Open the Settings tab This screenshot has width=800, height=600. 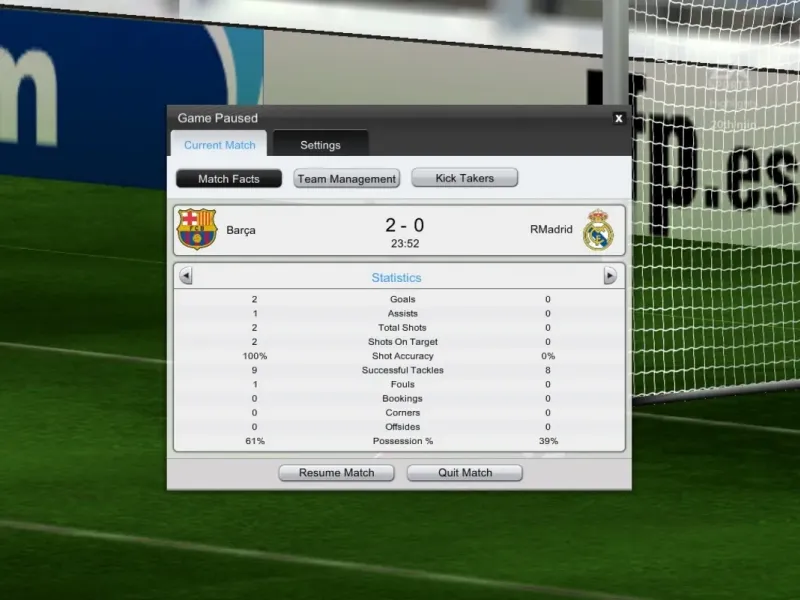pyautogui.click(x=320, y=145)
